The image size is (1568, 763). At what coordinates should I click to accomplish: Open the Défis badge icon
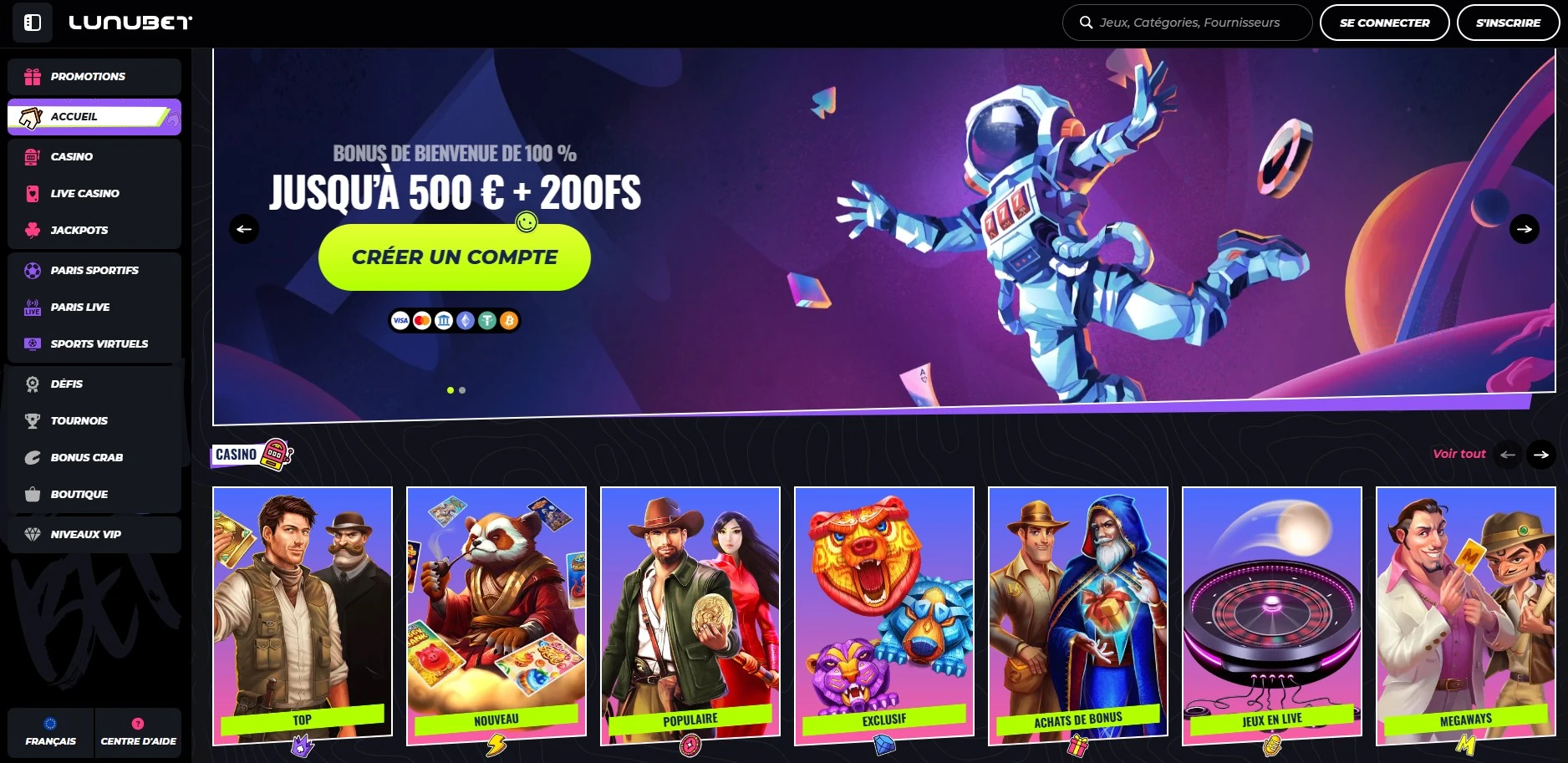[x=32, y=384]
